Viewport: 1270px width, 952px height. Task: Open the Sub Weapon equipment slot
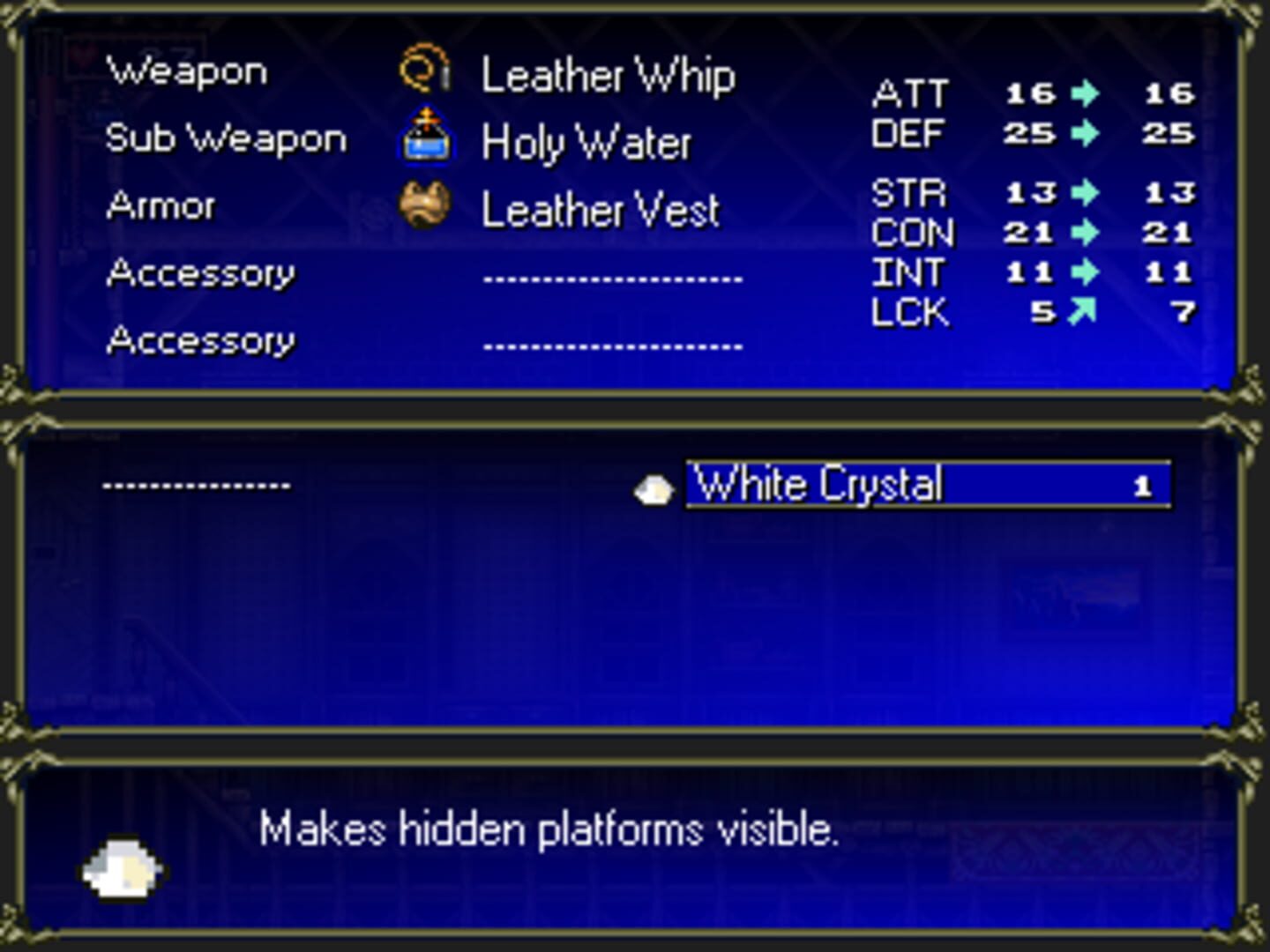point(226,138)
